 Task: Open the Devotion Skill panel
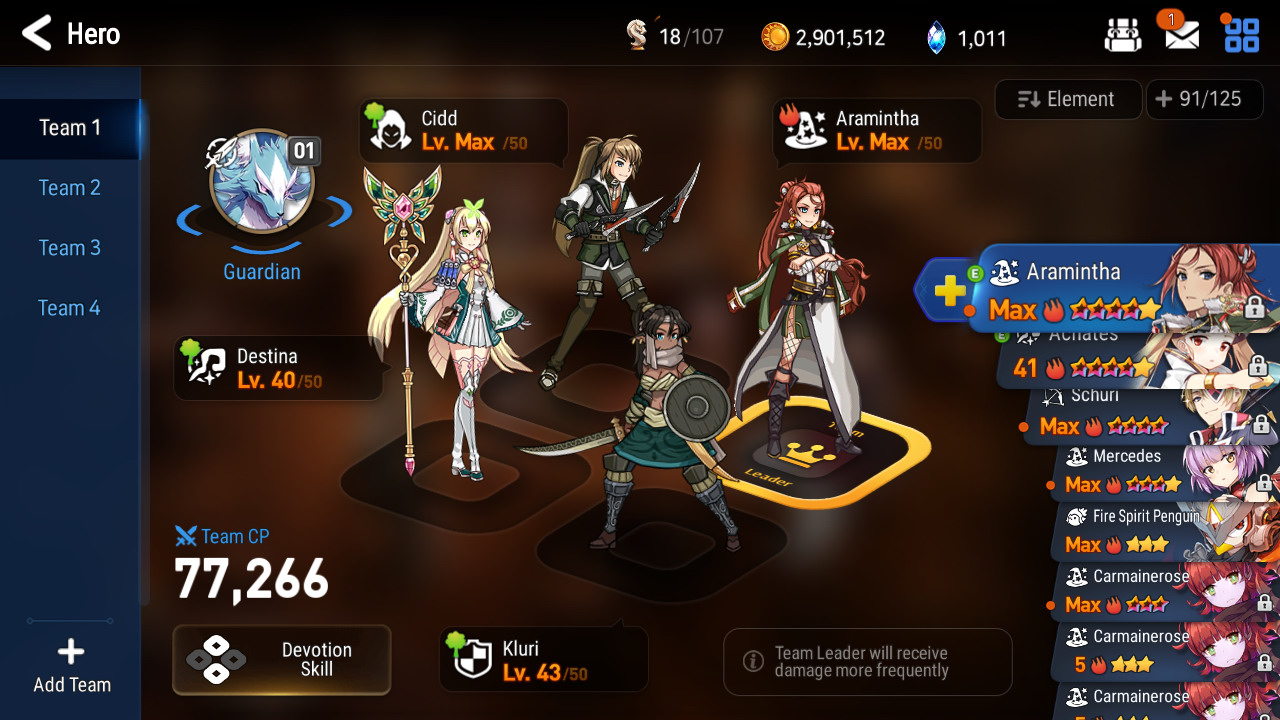(x=281, y=660)
